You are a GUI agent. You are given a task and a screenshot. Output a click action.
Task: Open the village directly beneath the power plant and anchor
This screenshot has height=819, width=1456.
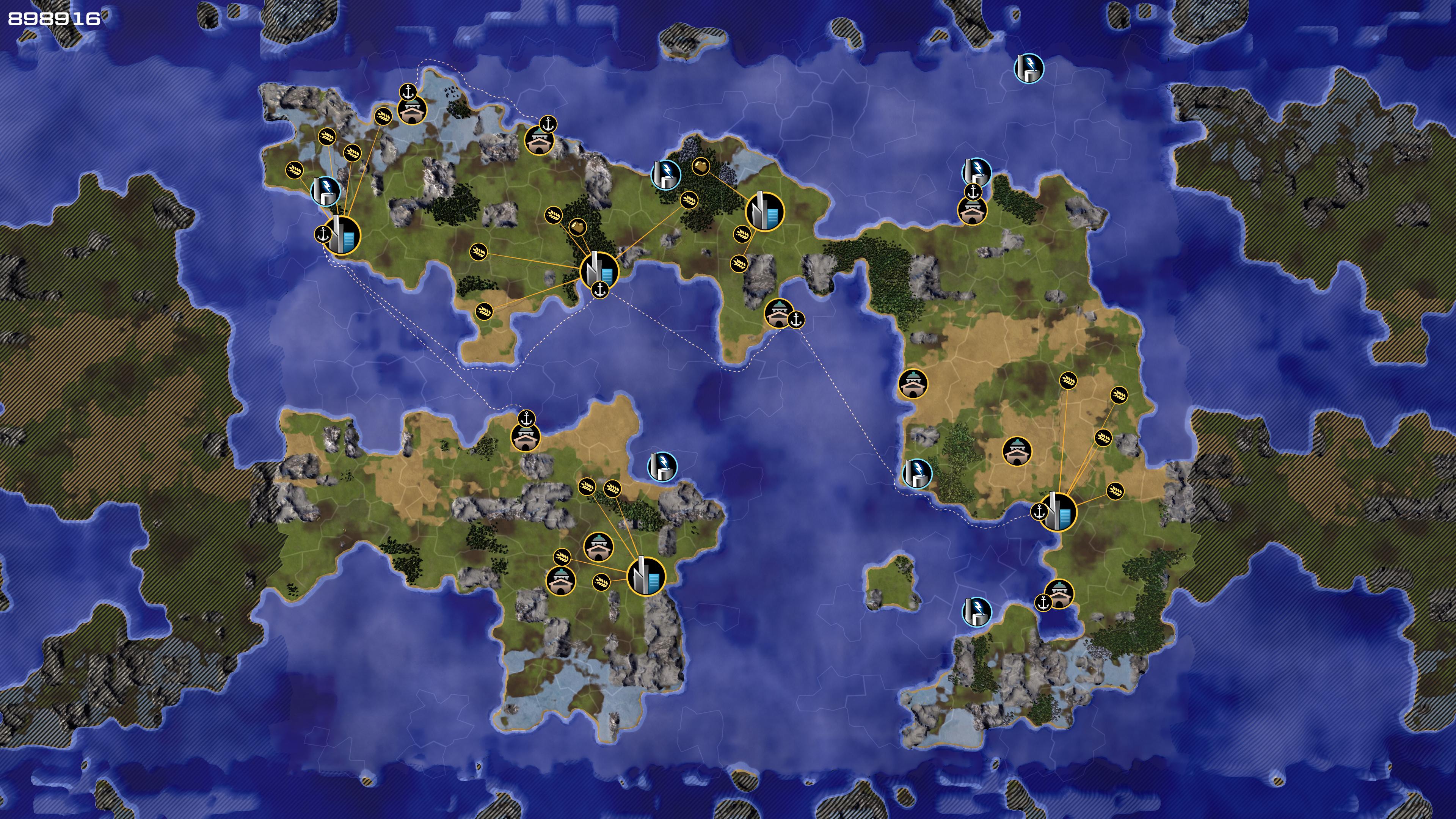click(971, 211)
